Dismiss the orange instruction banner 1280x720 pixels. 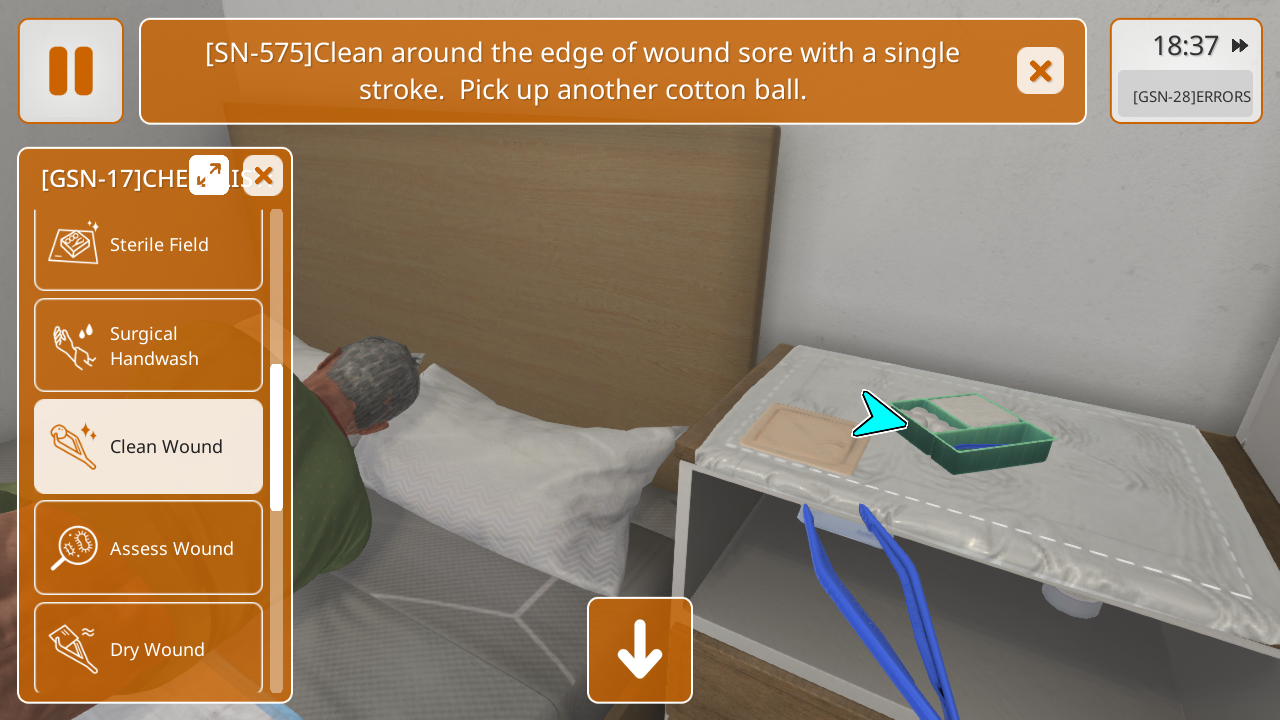click(1040, 71)
